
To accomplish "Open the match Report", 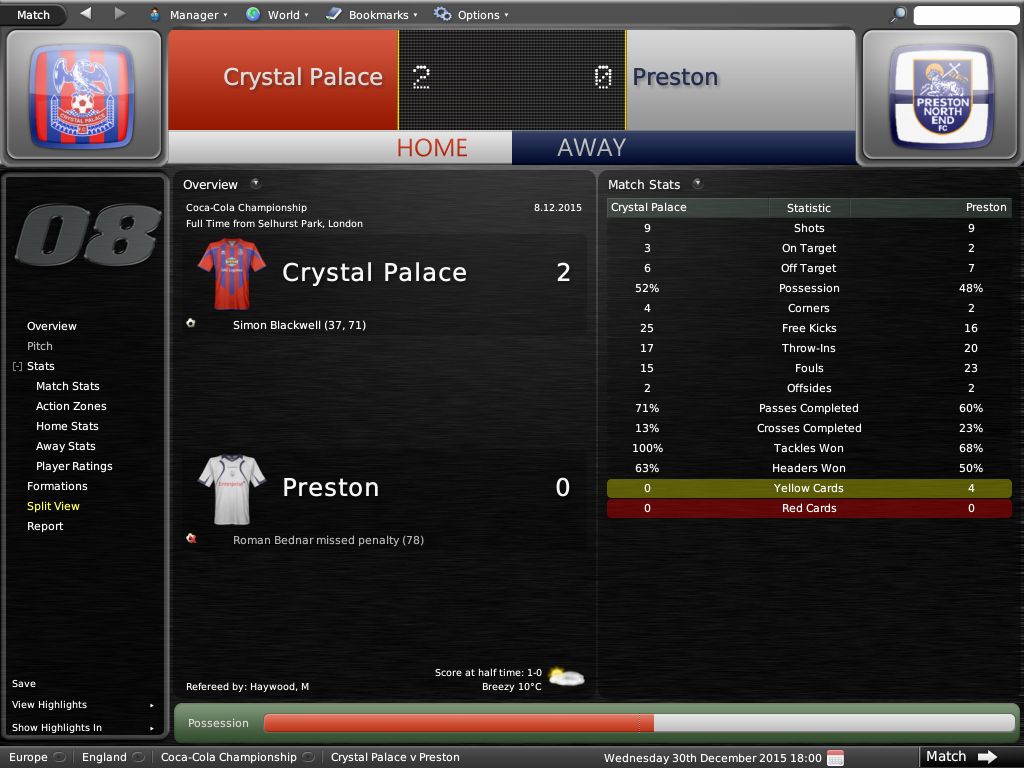I will [45, 526].
